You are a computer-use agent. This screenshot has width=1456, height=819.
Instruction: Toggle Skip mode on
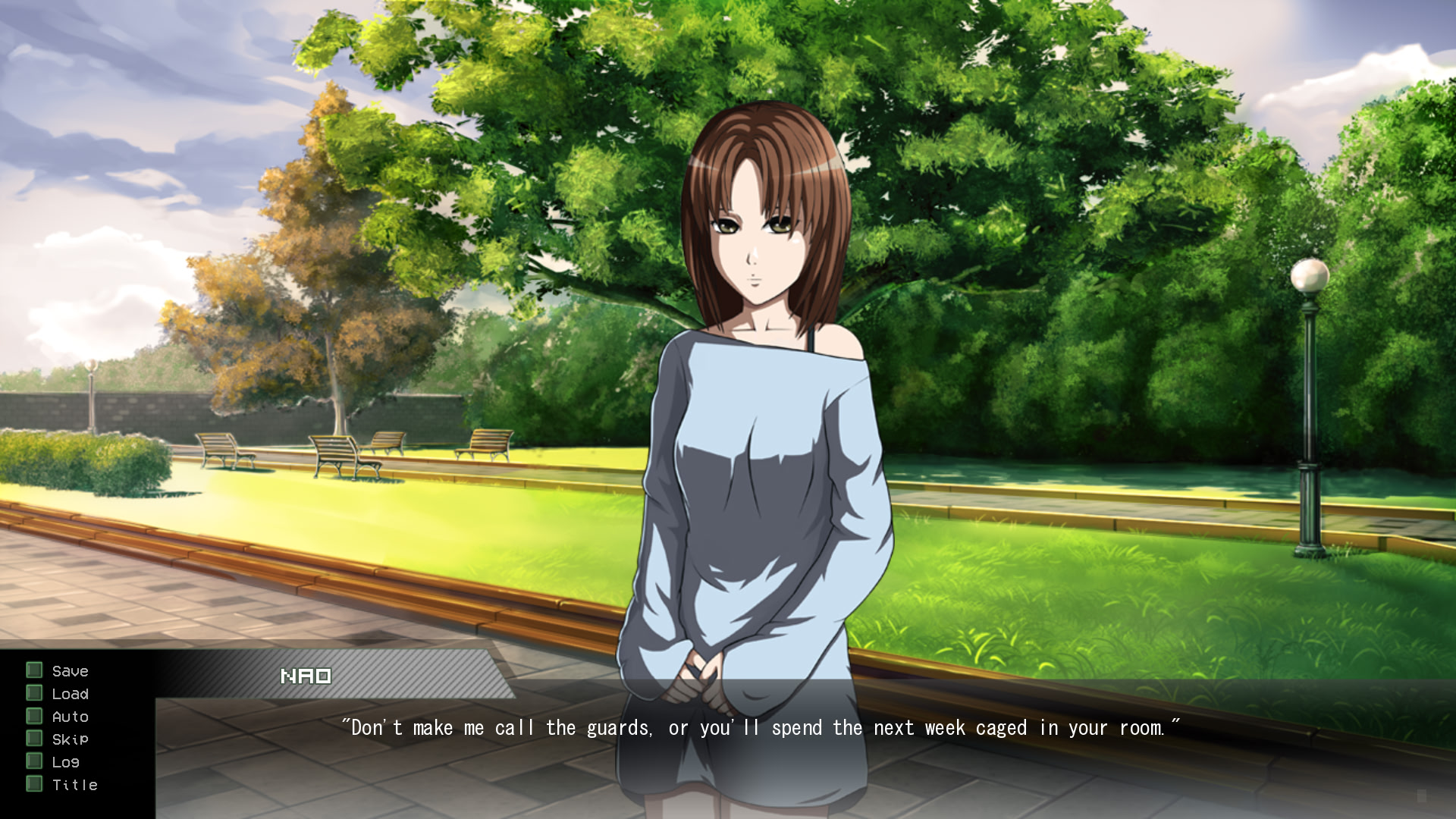[x=69, y=739]
